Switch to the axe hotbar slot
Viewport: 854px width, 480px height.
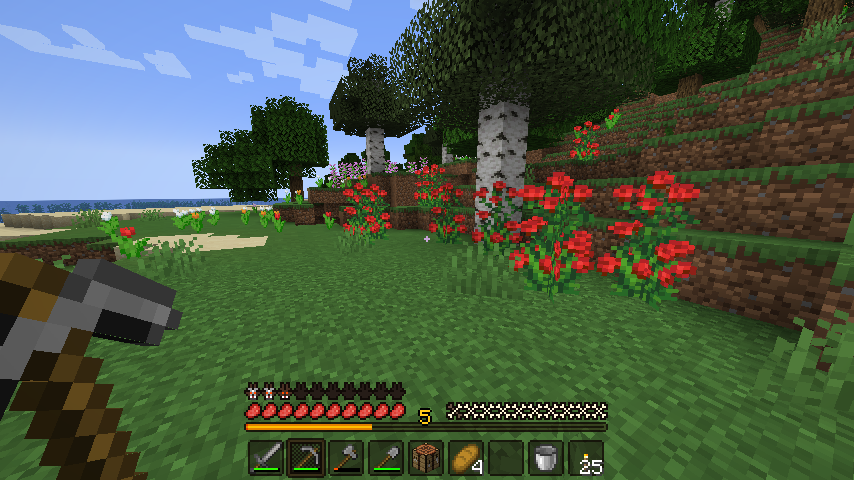(x=346, y=458)
